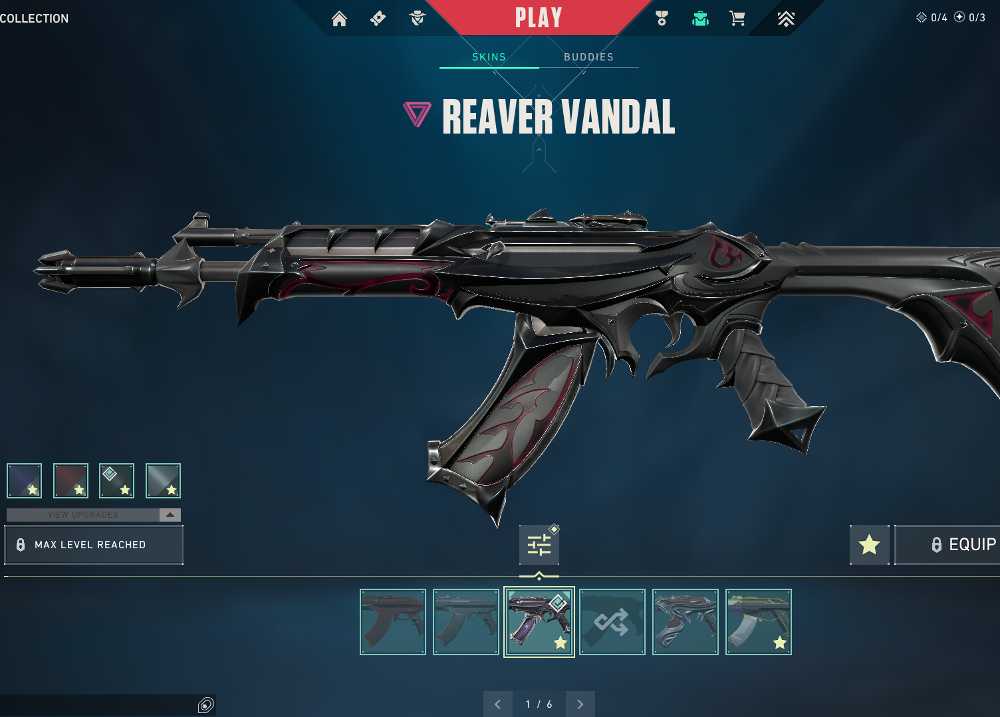Viewport: 1000px width, 717px height.
Task: Choose the red variant swatch
Action: (x=71, y=481)
